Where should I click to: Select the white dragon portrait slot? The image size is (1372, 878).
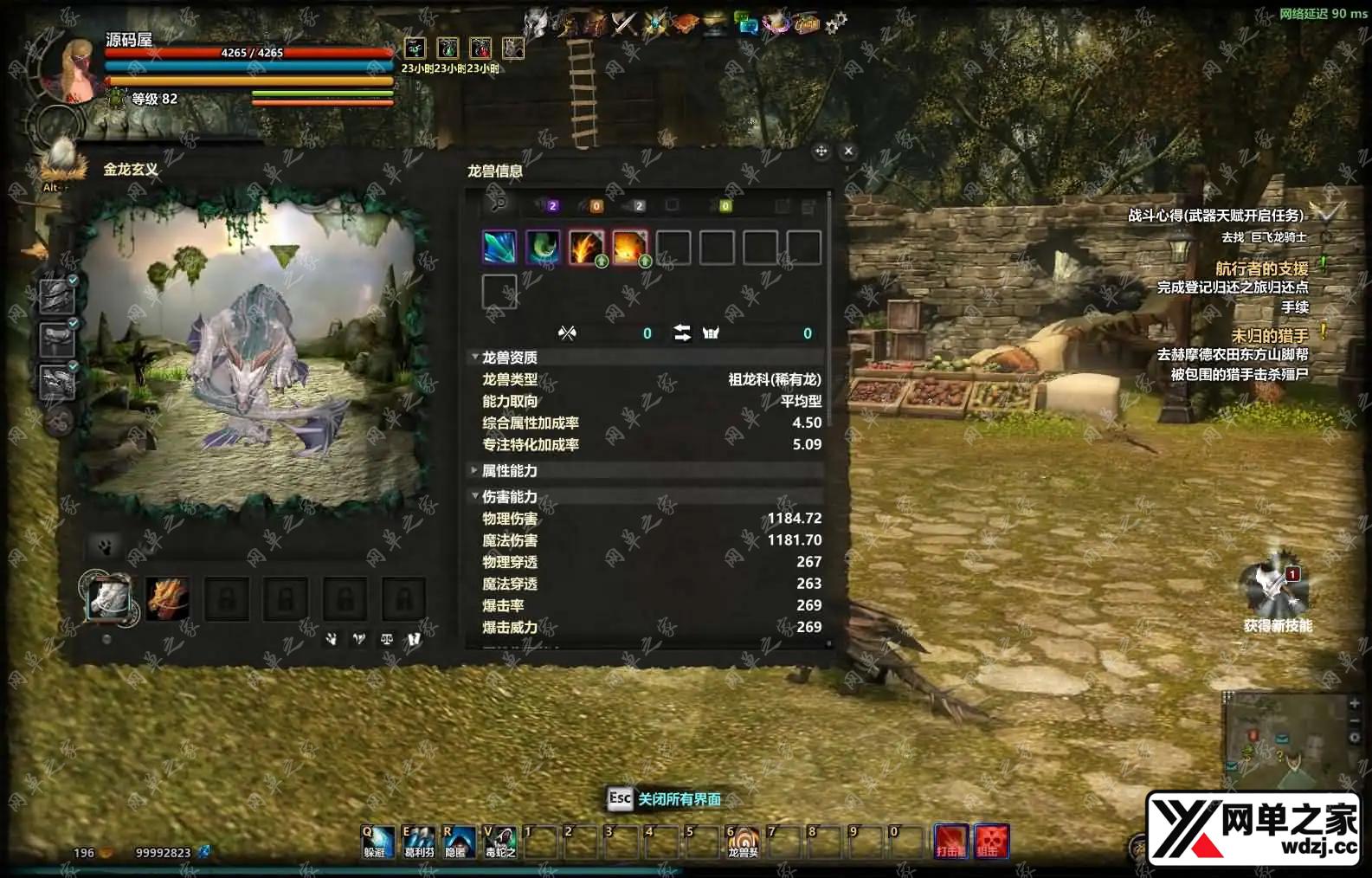click(x=108, y=597)
